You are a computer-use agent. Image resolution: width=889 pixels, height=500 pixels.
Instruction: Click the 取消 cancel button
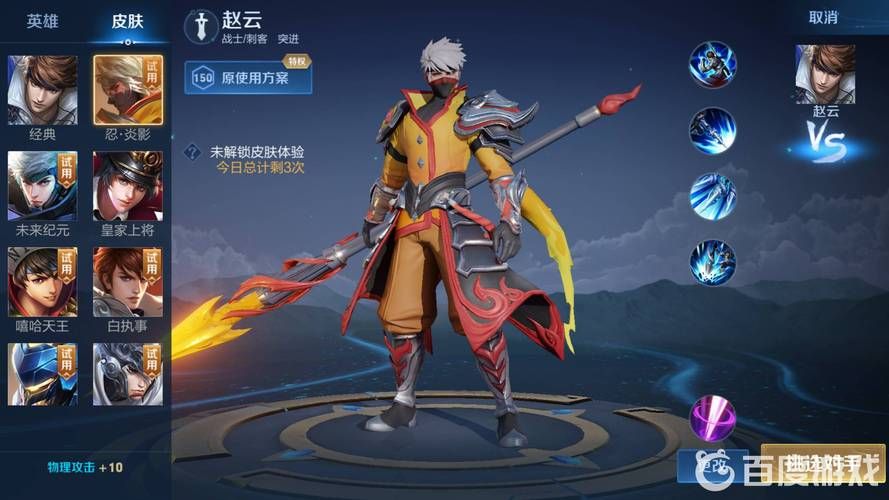coord(823,17)
